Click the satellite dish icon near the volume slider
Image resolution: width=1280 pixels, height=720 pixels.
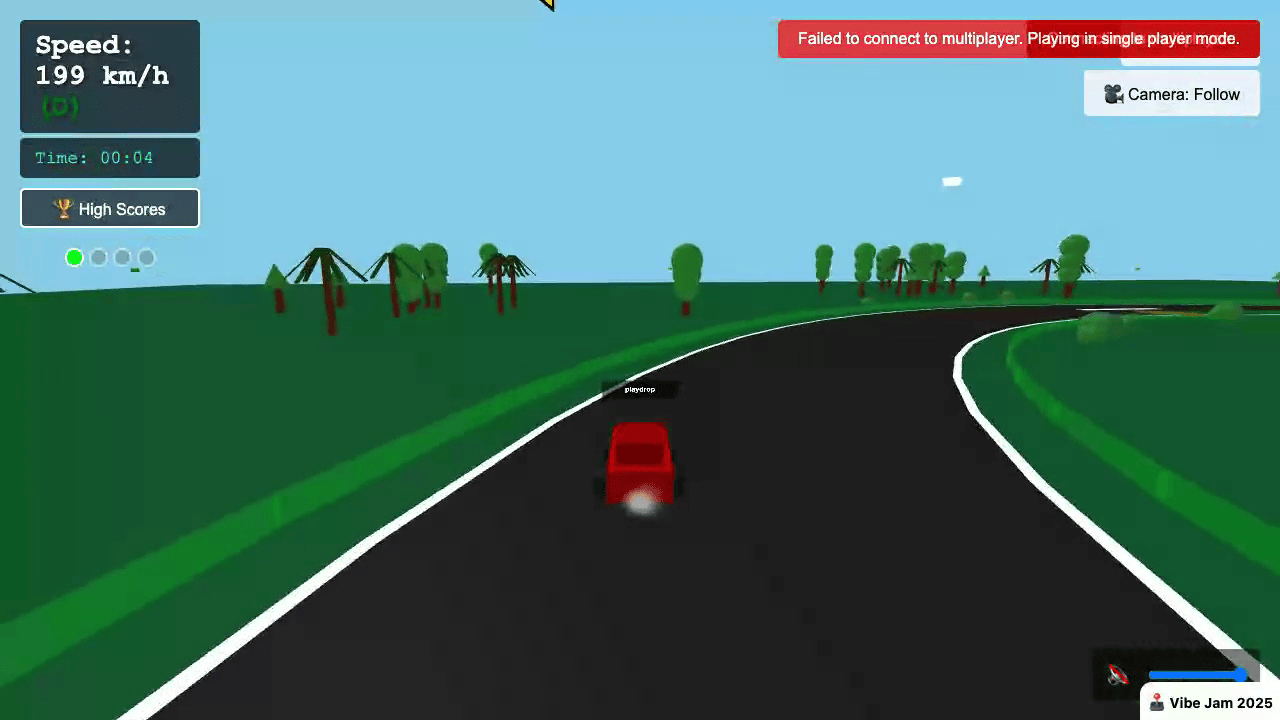(x=1115, y=675)
